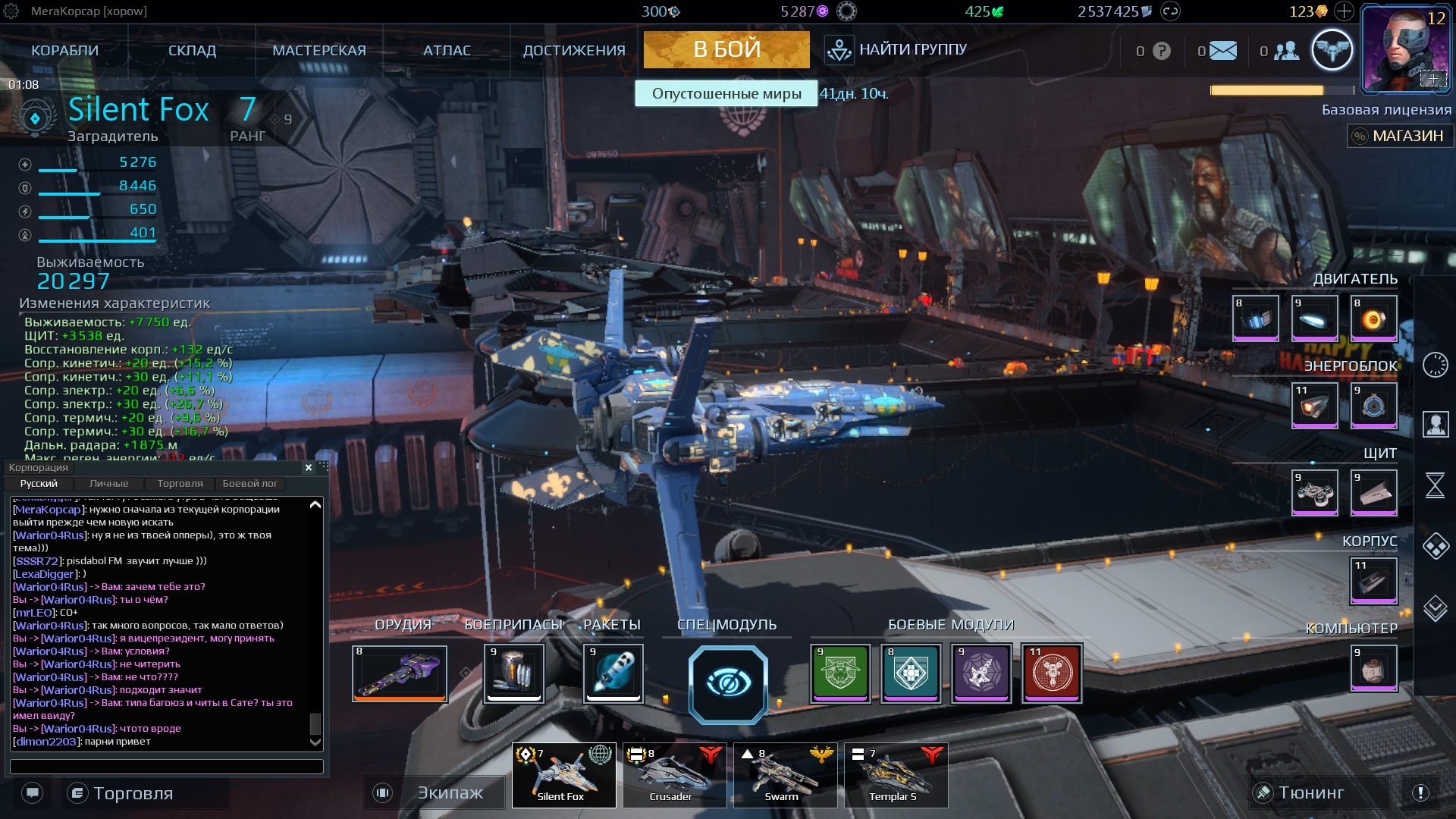Click the special module eye icon
This screenshot has height=819, width=1456.
[x=728, y=684]
